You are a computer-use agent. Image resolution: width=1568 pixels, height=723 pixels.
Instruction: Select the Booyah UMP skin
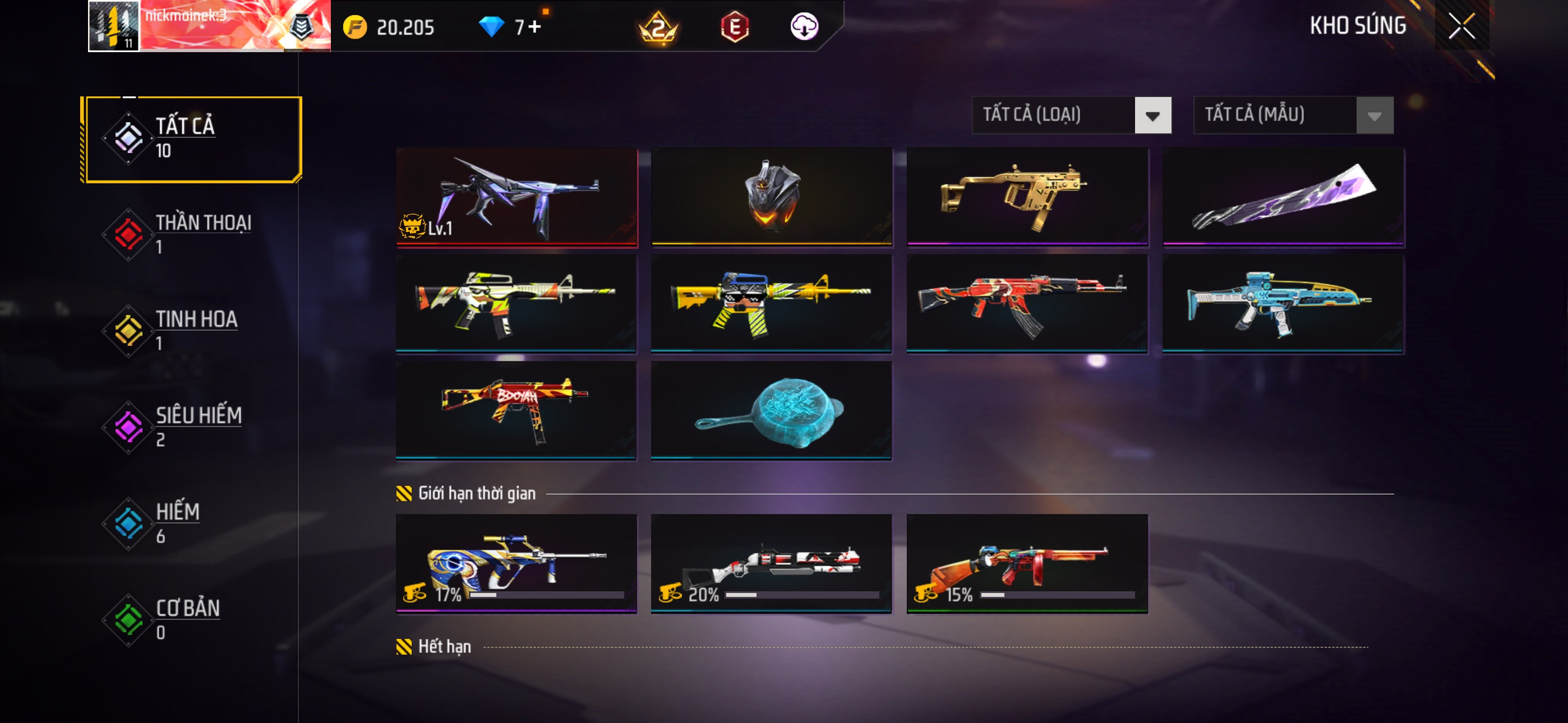point(516,410)
